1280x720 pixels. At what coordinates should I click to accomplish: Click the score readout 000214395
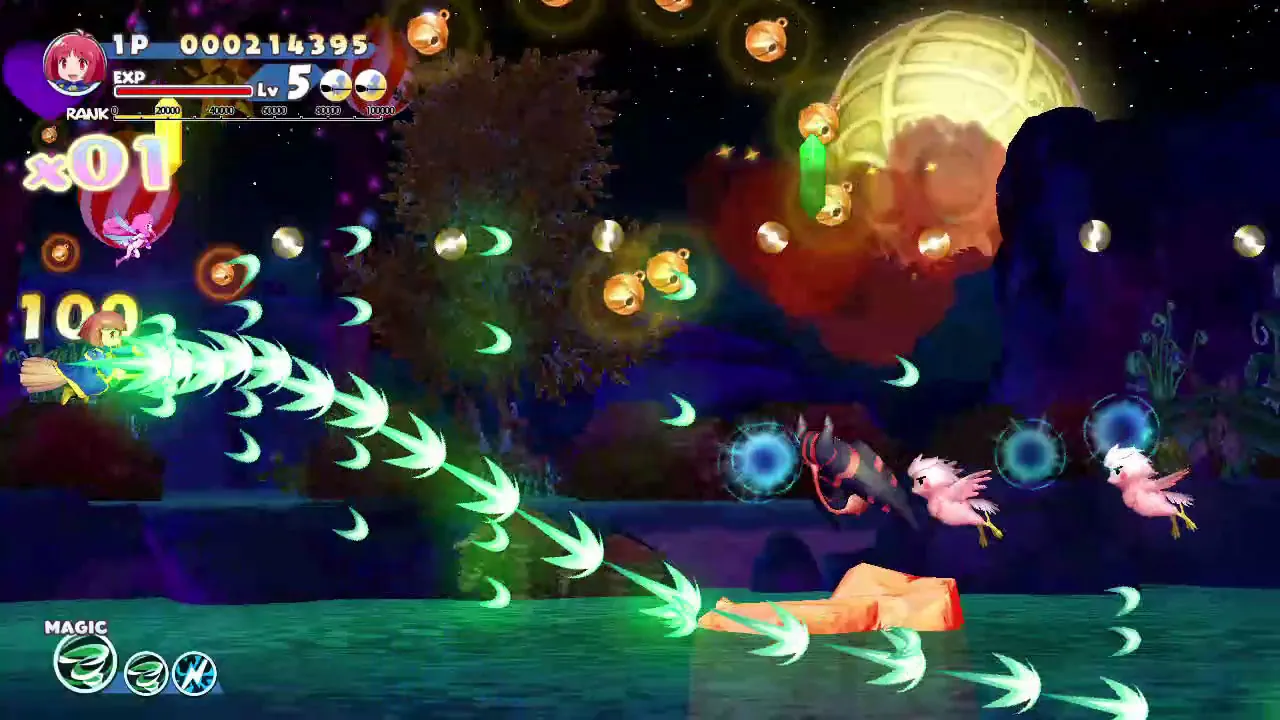point(277,45)
